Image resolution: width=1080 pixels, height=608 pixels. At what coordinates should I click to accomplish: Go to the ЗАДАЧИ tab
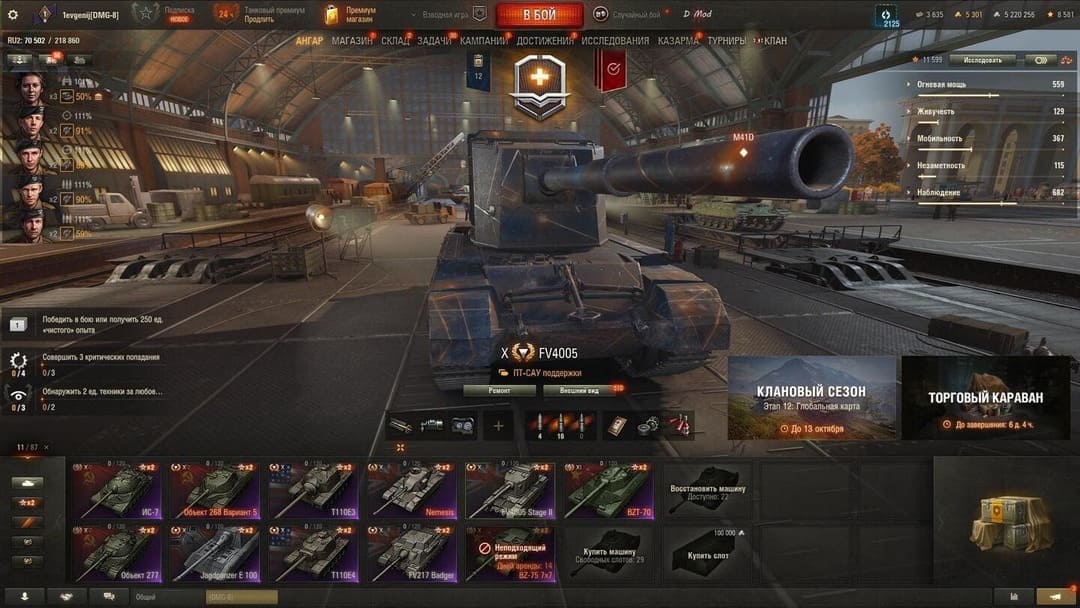(434, 41)
